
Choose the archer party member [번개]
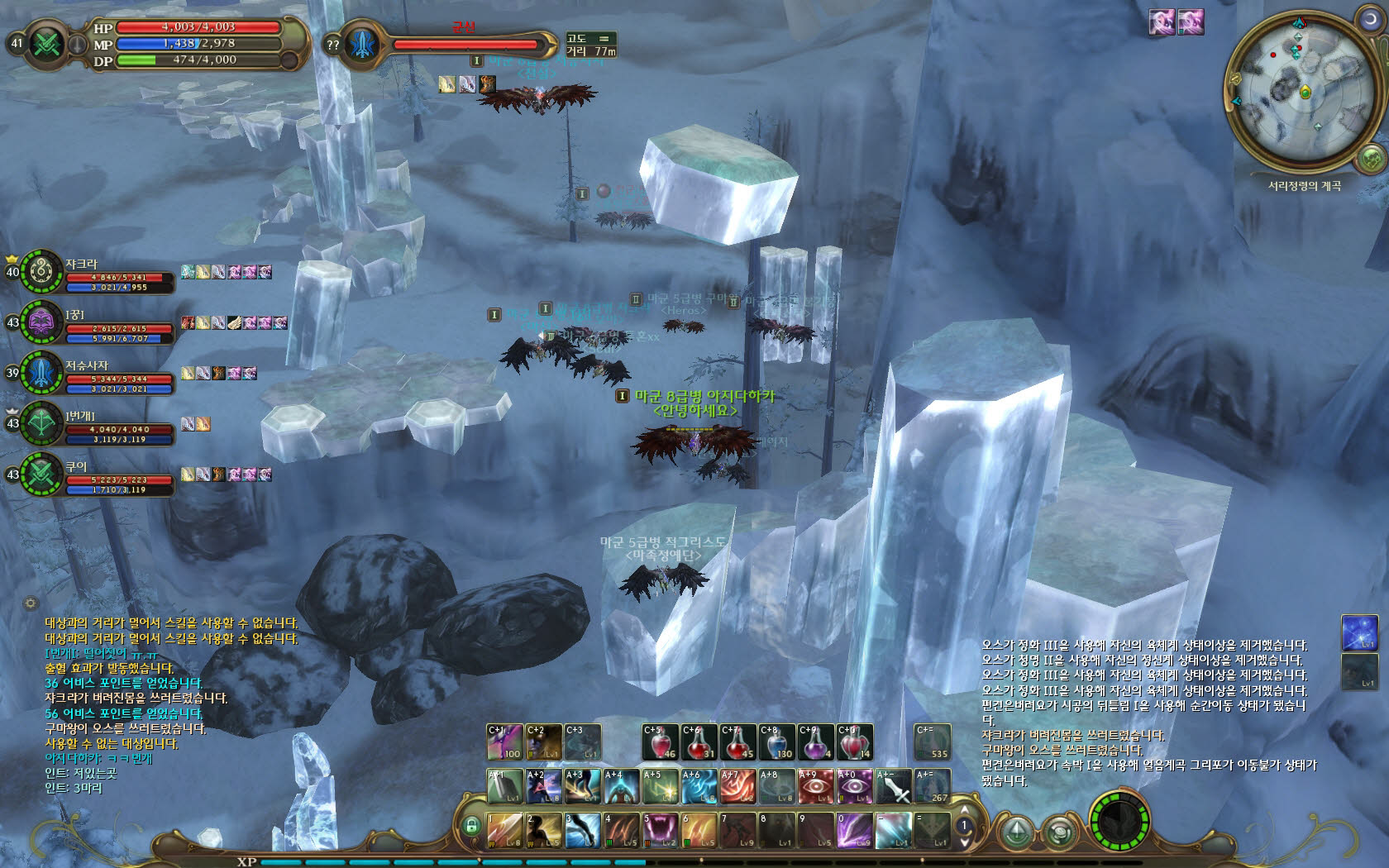pyautogui.click(x=41, y=423)
